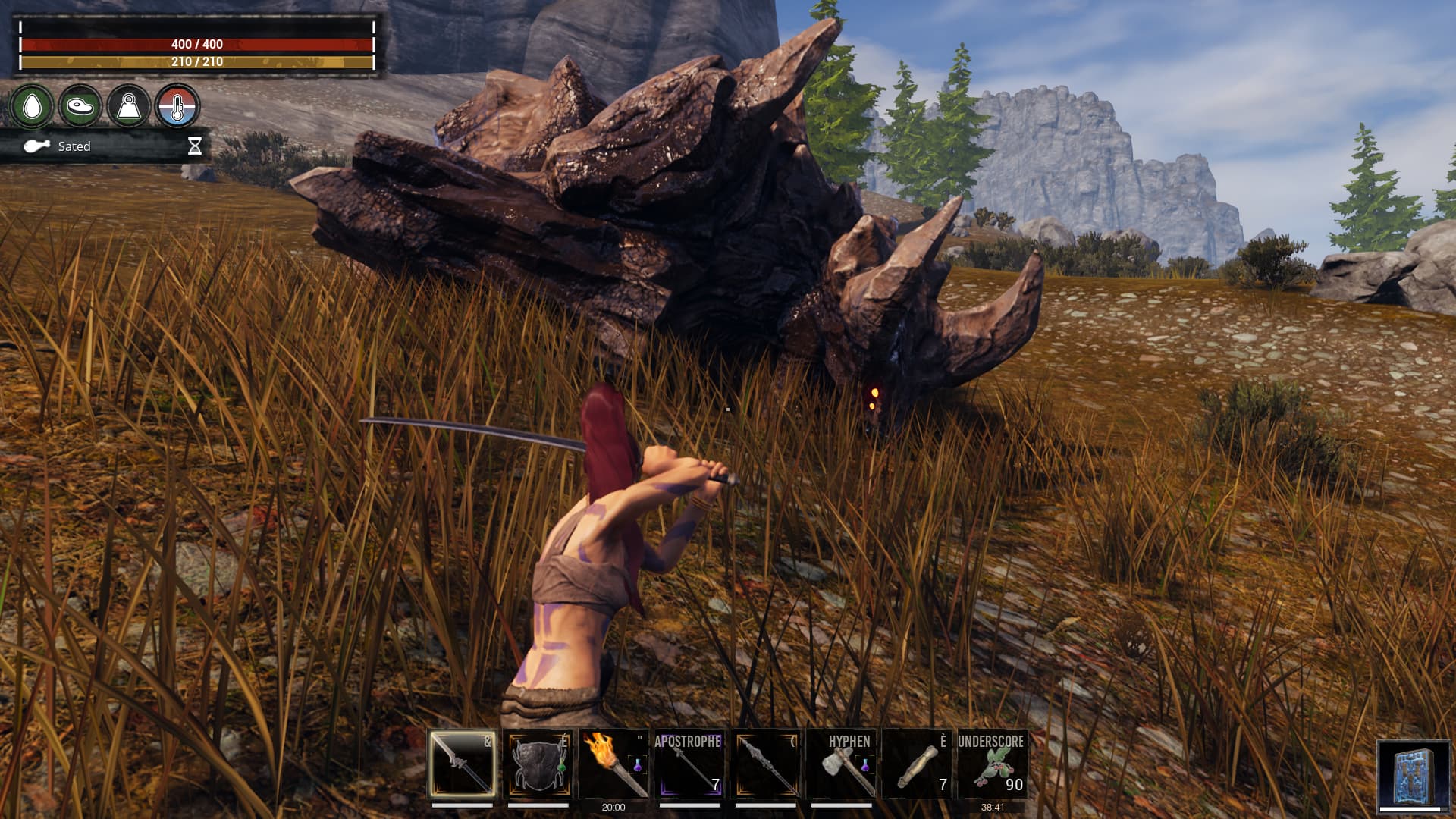1456x819 pixels.
Task: Select the beetle shield hotbar slot
Action: (538, 764)
